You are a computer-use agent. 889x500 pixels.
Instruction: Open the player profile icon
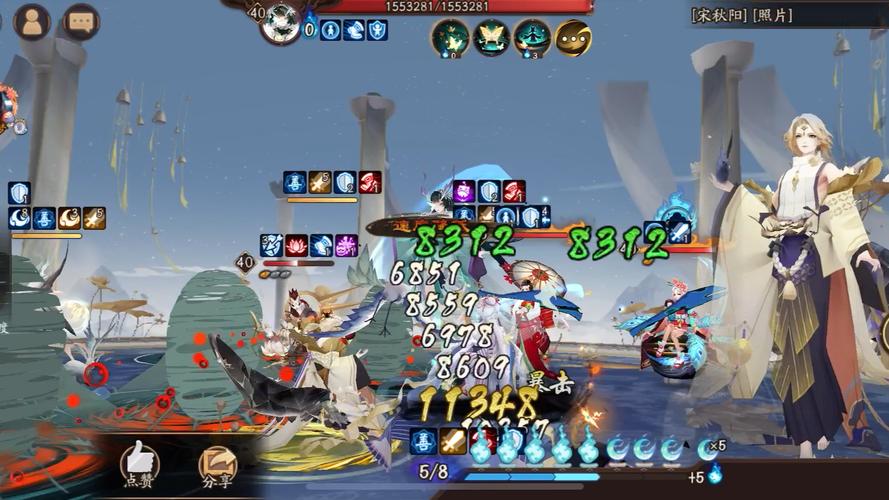31,21
